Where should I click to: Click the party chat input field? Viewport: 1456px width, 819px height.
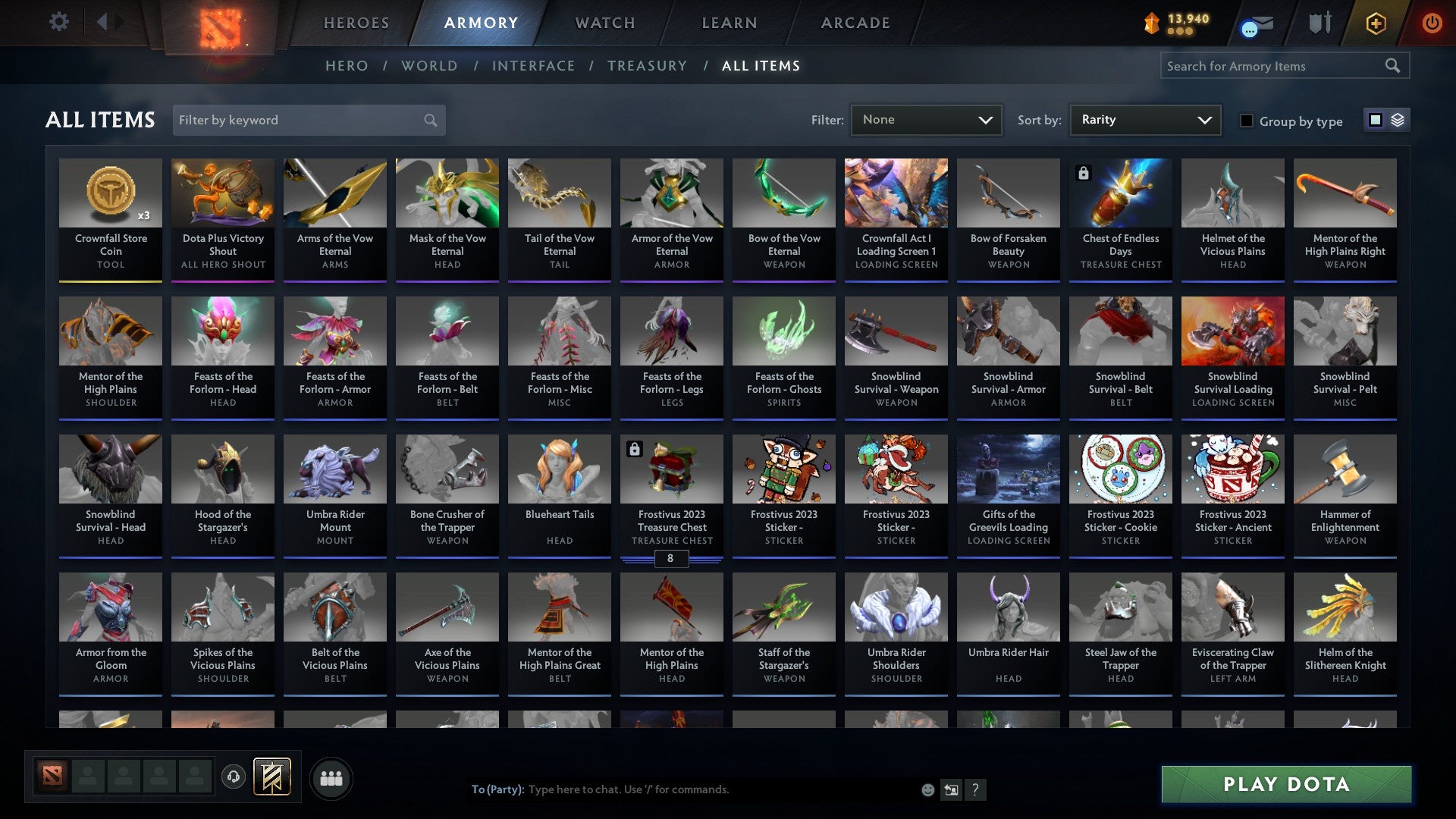click(x=682, y=789)
